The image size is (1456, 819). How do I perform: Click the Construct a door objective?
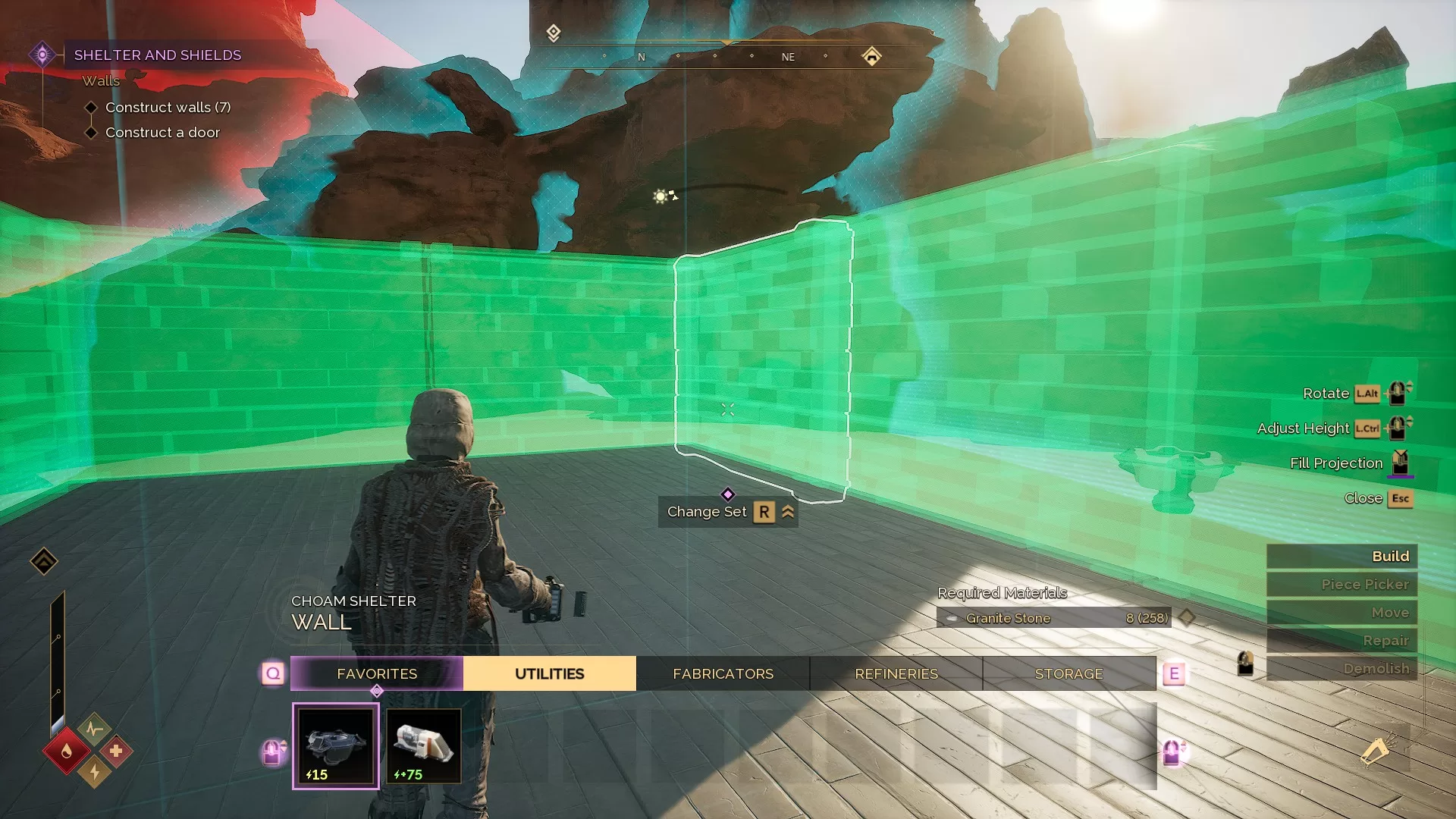(162, 133)
